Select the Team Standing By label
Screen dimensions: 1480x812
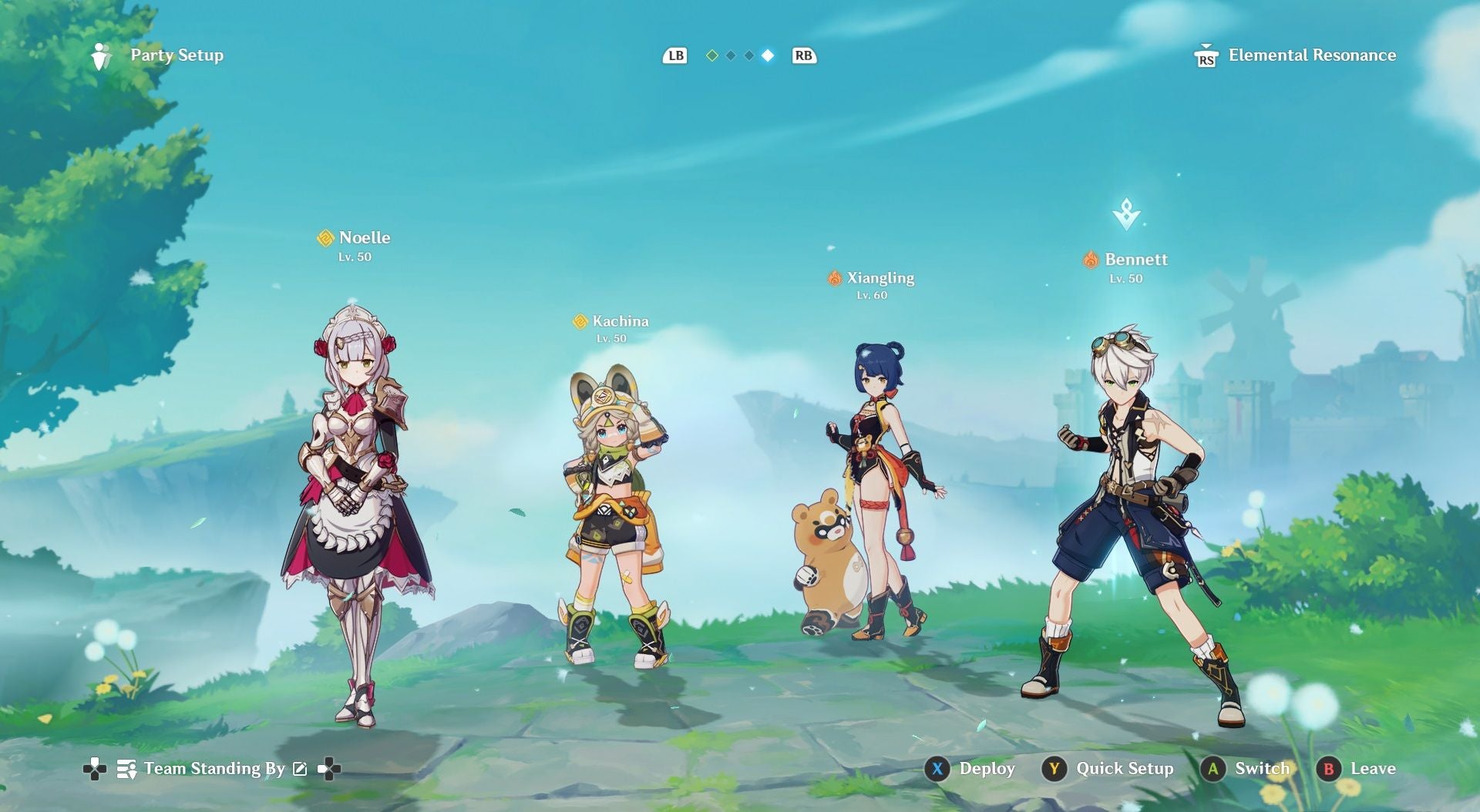(x=214, y=769)
